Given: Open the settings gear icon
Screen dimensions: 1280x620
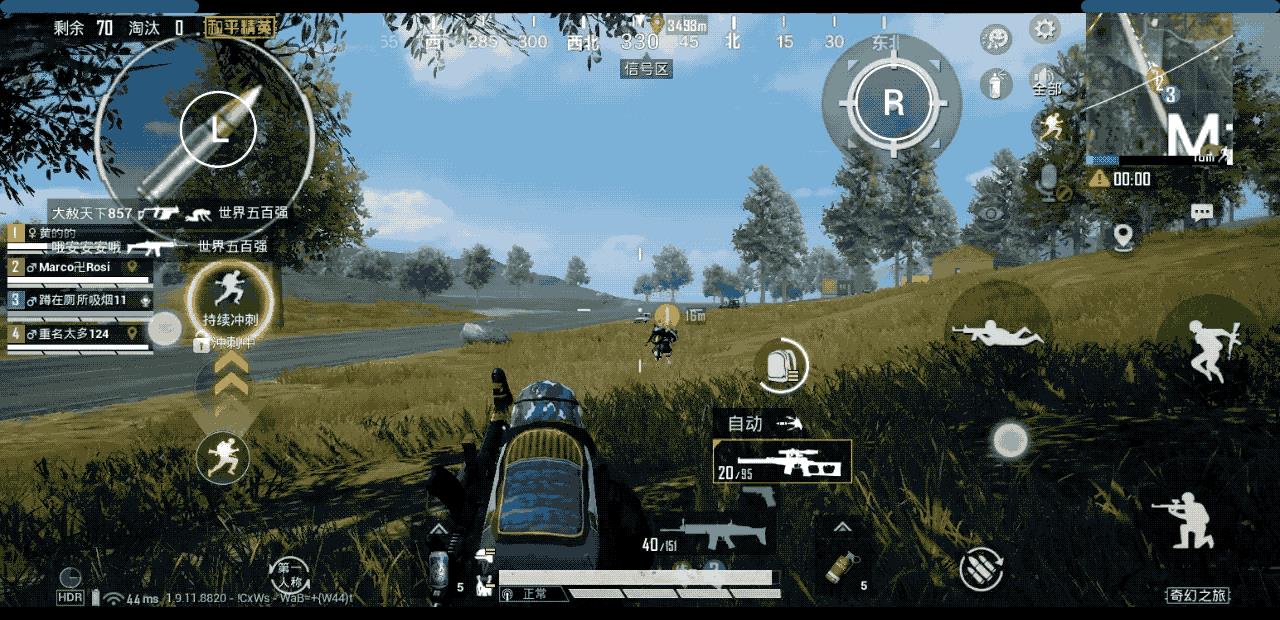Looking at the screenshot, I should (x=1044, y=28).
